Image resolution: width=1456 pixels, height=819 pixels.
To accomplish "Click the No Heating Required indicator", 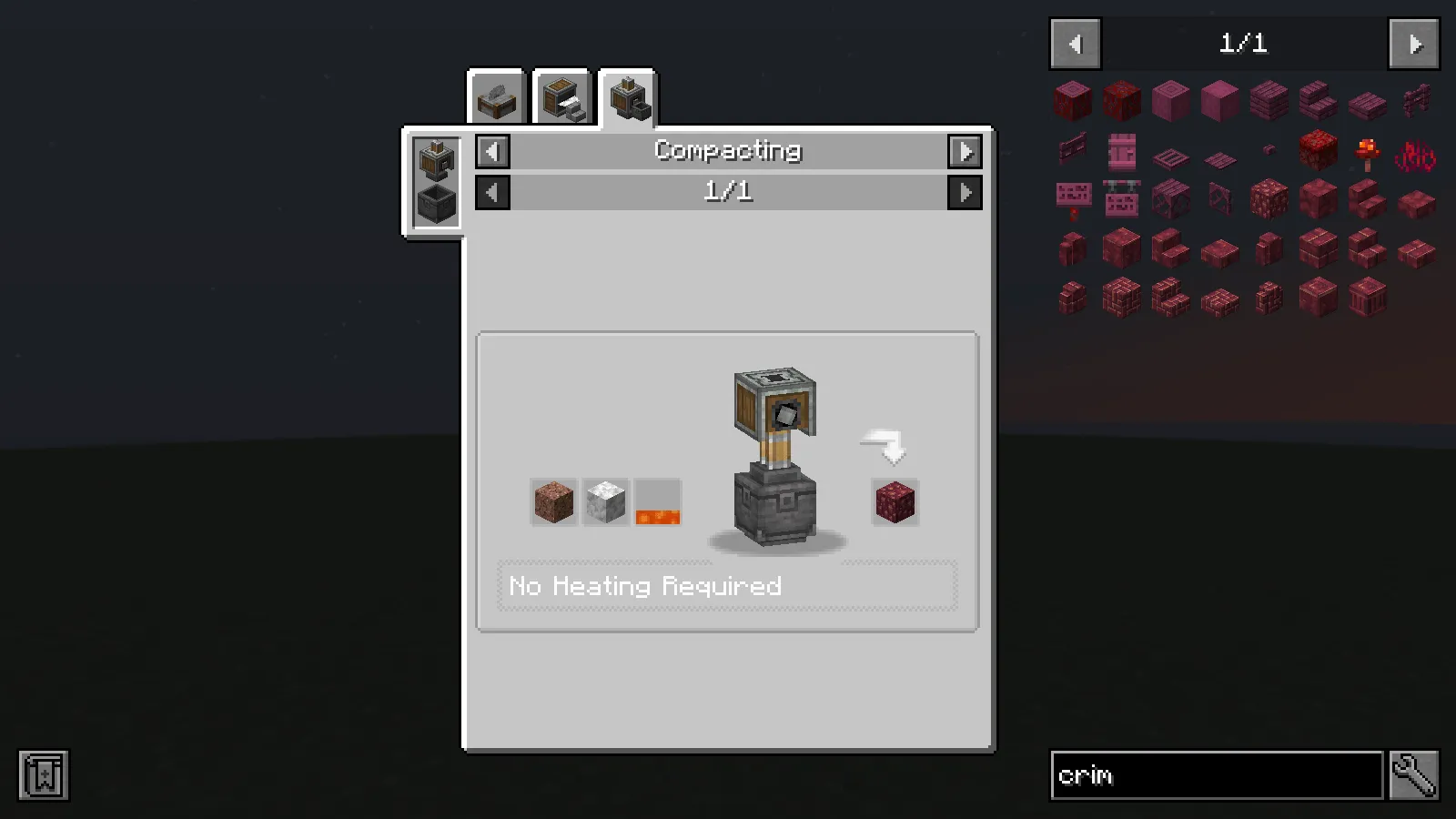I will (x=645, y=586).
